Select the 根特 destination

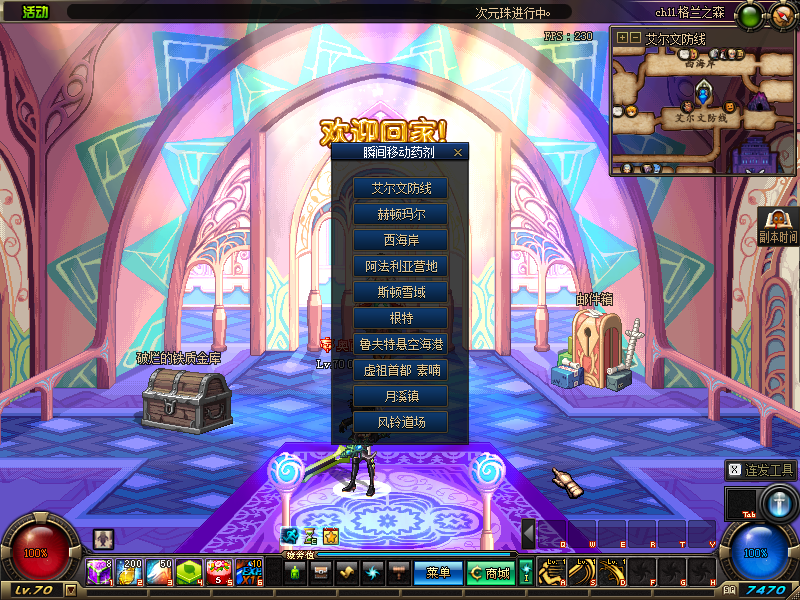400,318
